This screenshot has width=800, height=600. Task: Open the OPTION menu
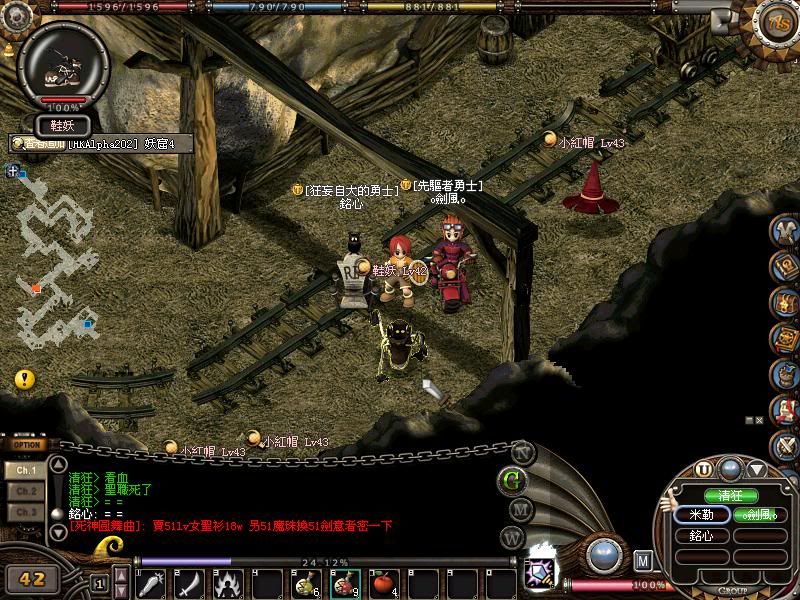(x=27, y=445)
